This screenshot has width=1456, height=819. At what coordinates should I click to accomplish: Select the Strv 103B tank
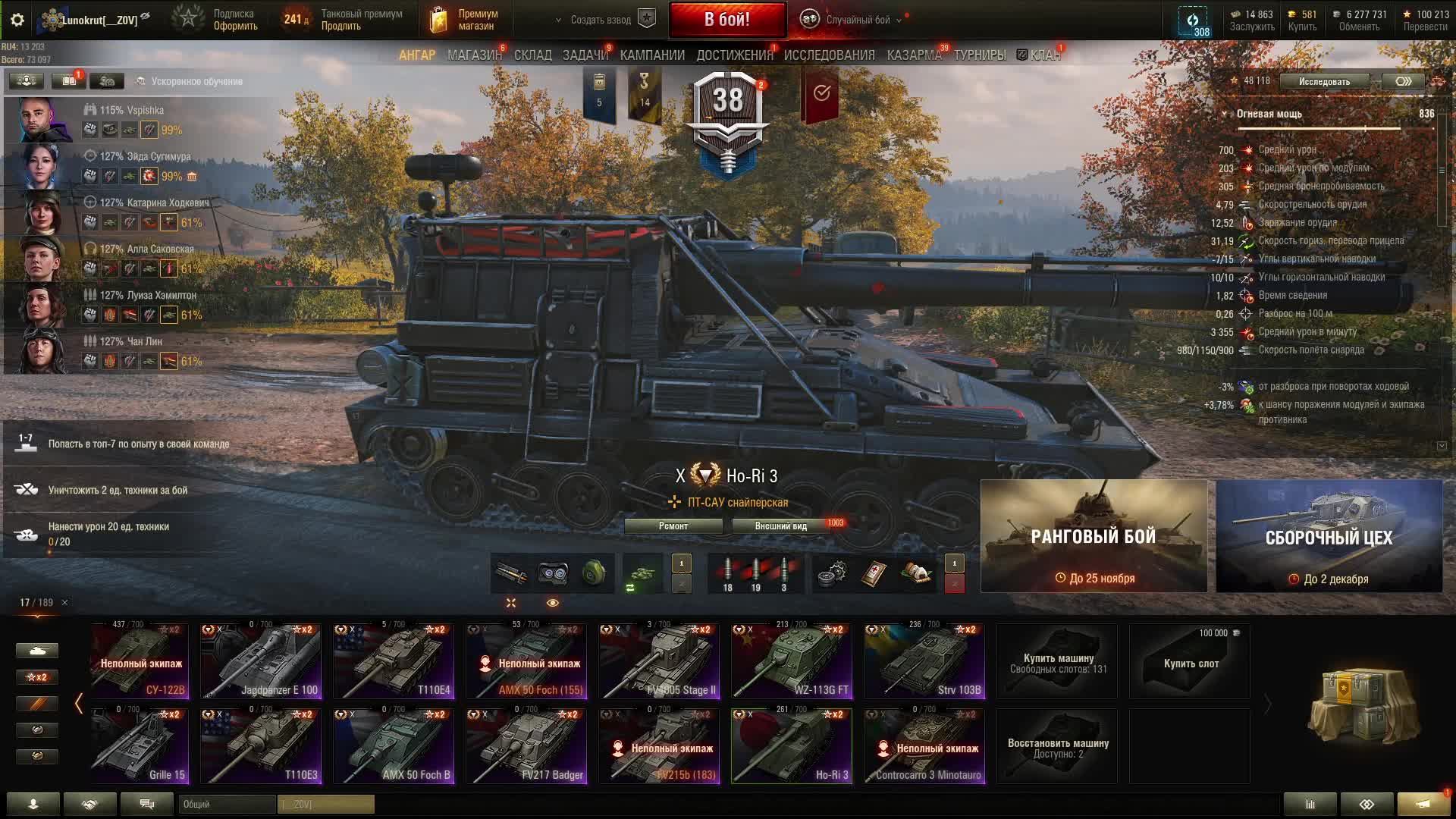point(924,661)
